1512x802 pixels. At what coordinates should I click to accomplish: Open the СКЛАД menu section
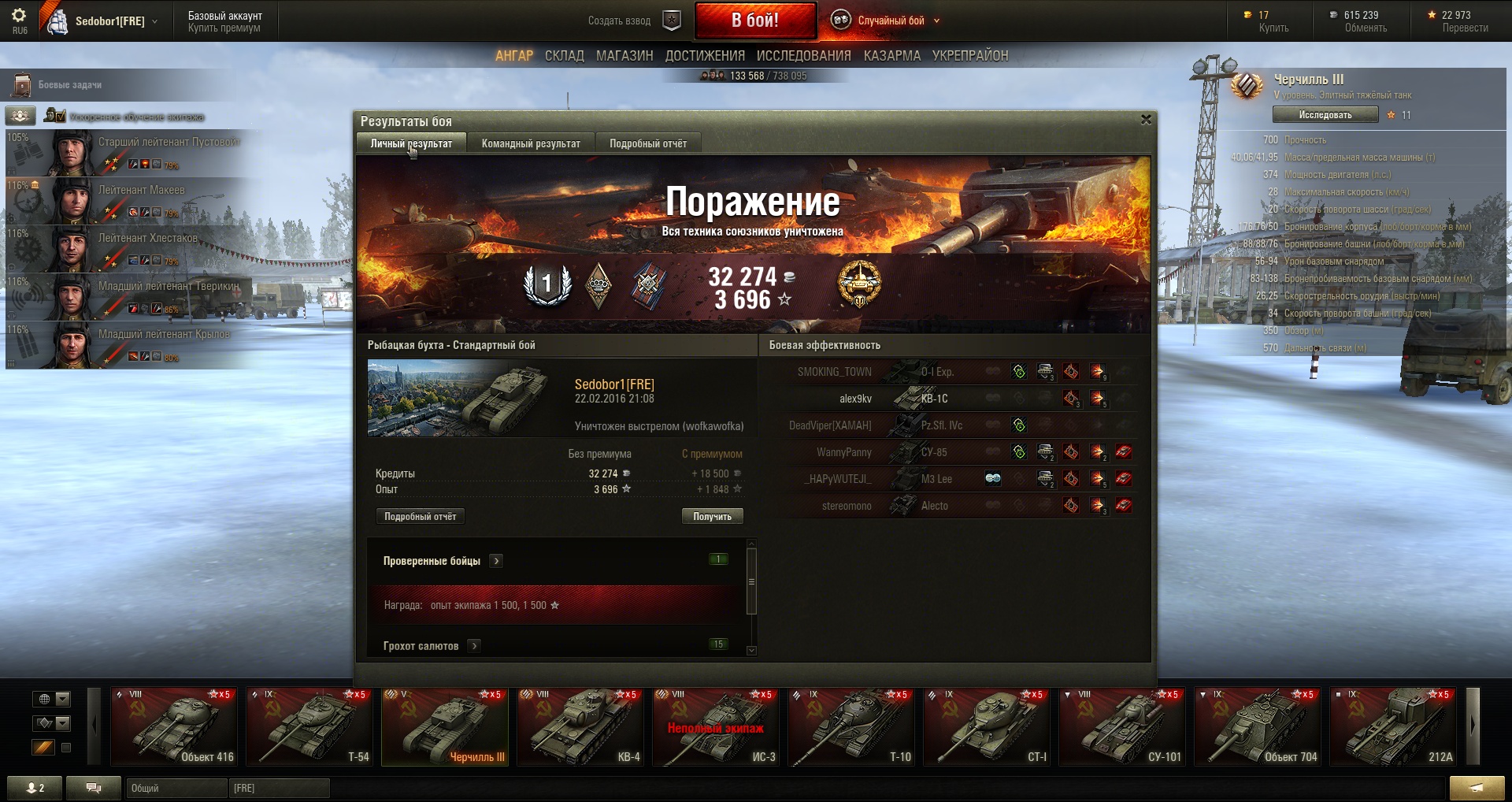[x=564, y=56]
